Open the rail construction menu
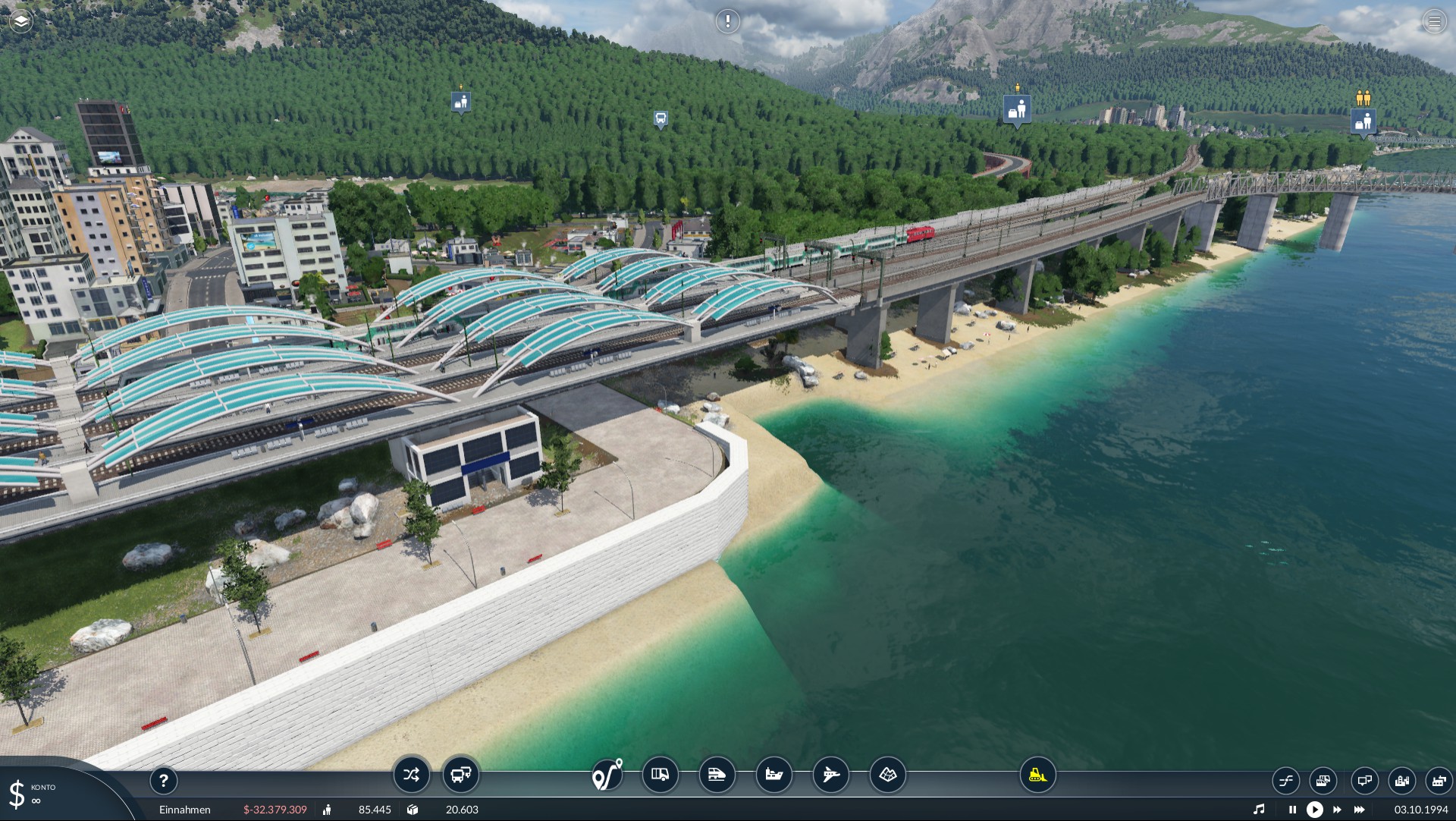The height and width of the screenshot is (821, 1456). point(717,775)
